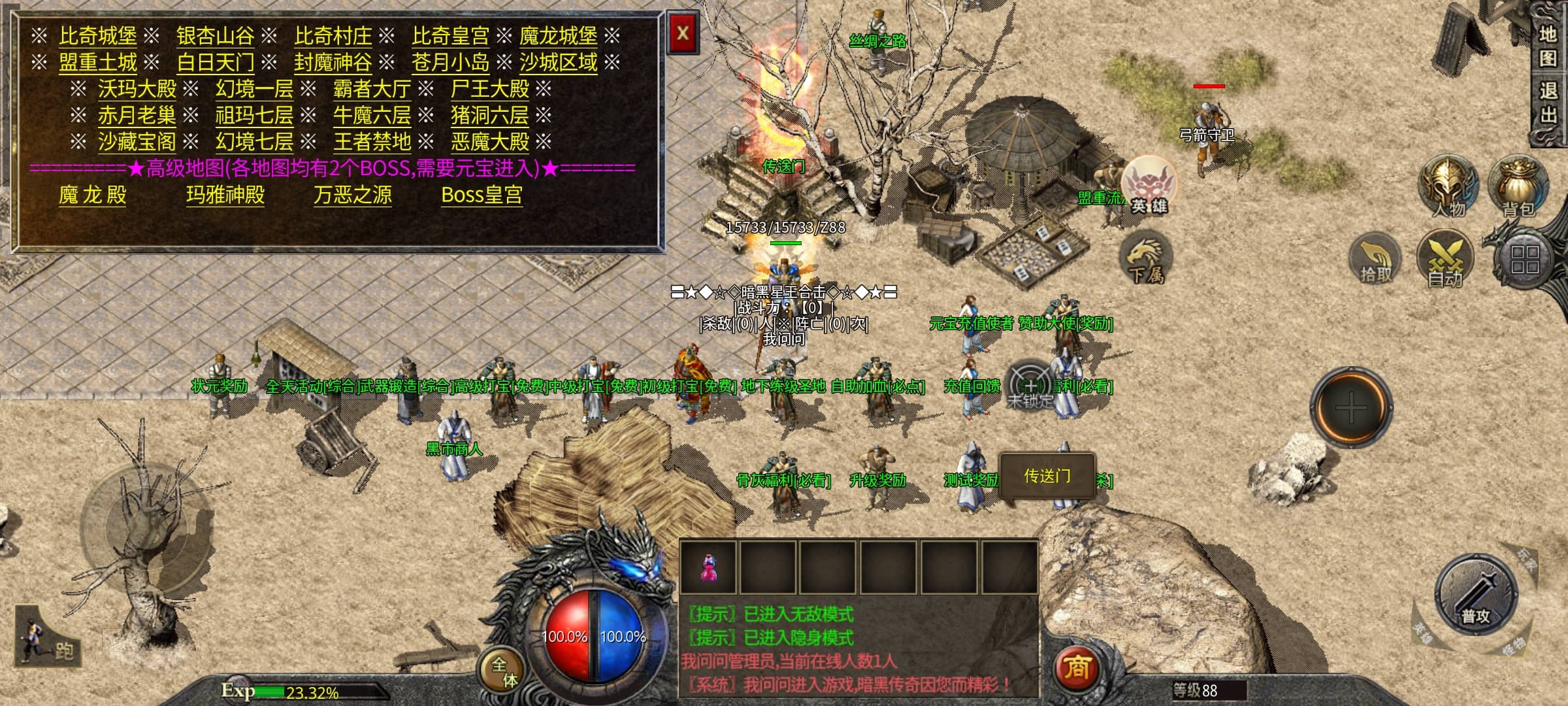
Task: Select 盟重土城 from the teleport list
Action: pyautogui.click(x=98, y=63)
